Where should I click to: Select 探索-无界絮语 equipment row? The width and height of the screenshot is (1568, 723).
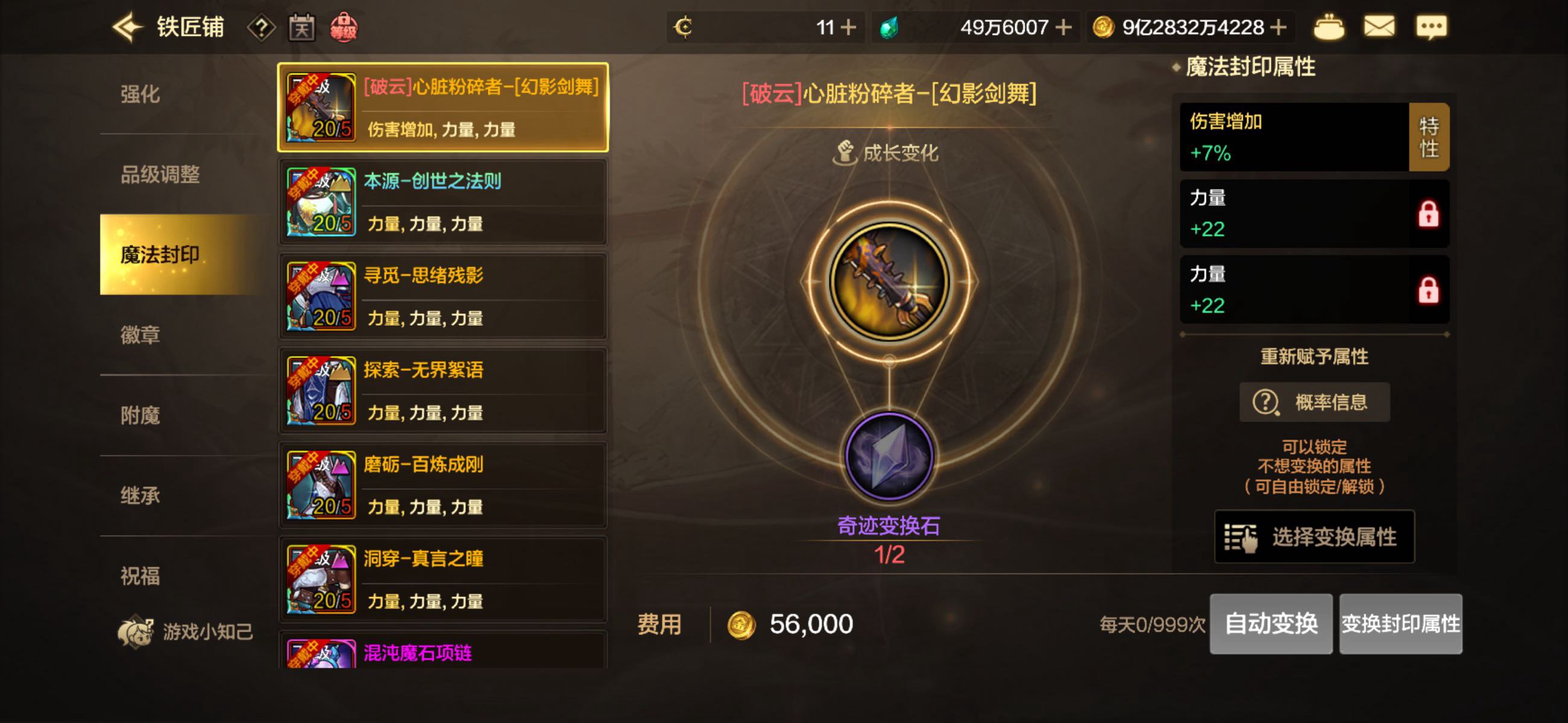click(x=443, y=390)
